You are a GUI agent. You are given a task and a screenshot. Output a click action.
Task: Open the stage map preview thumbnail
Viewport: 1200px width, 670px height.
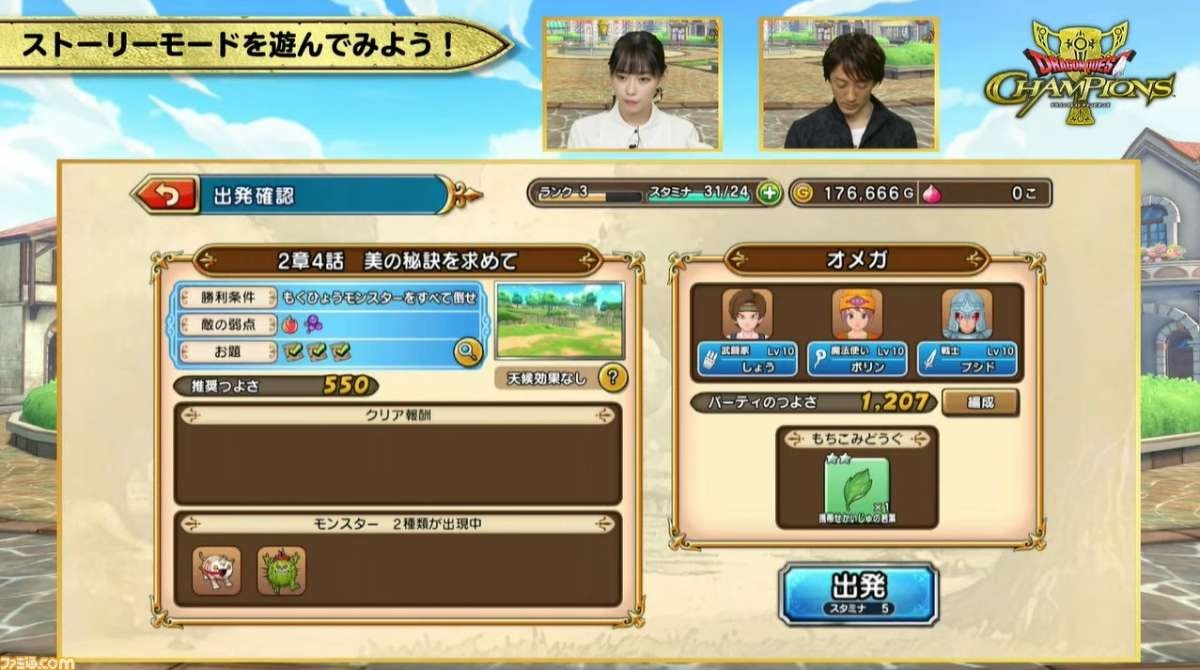[559, 320]
